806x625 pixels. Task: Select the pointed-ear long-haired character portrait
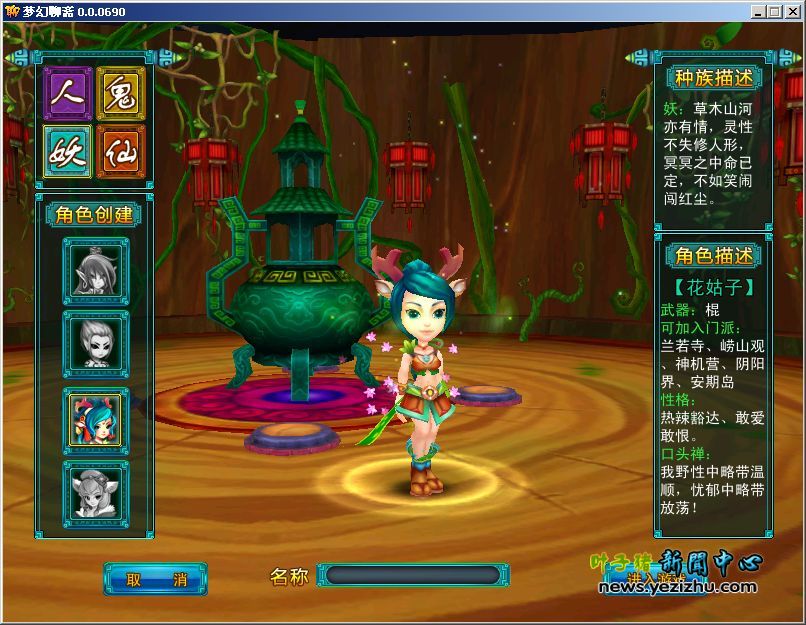[x=96, y=269]
